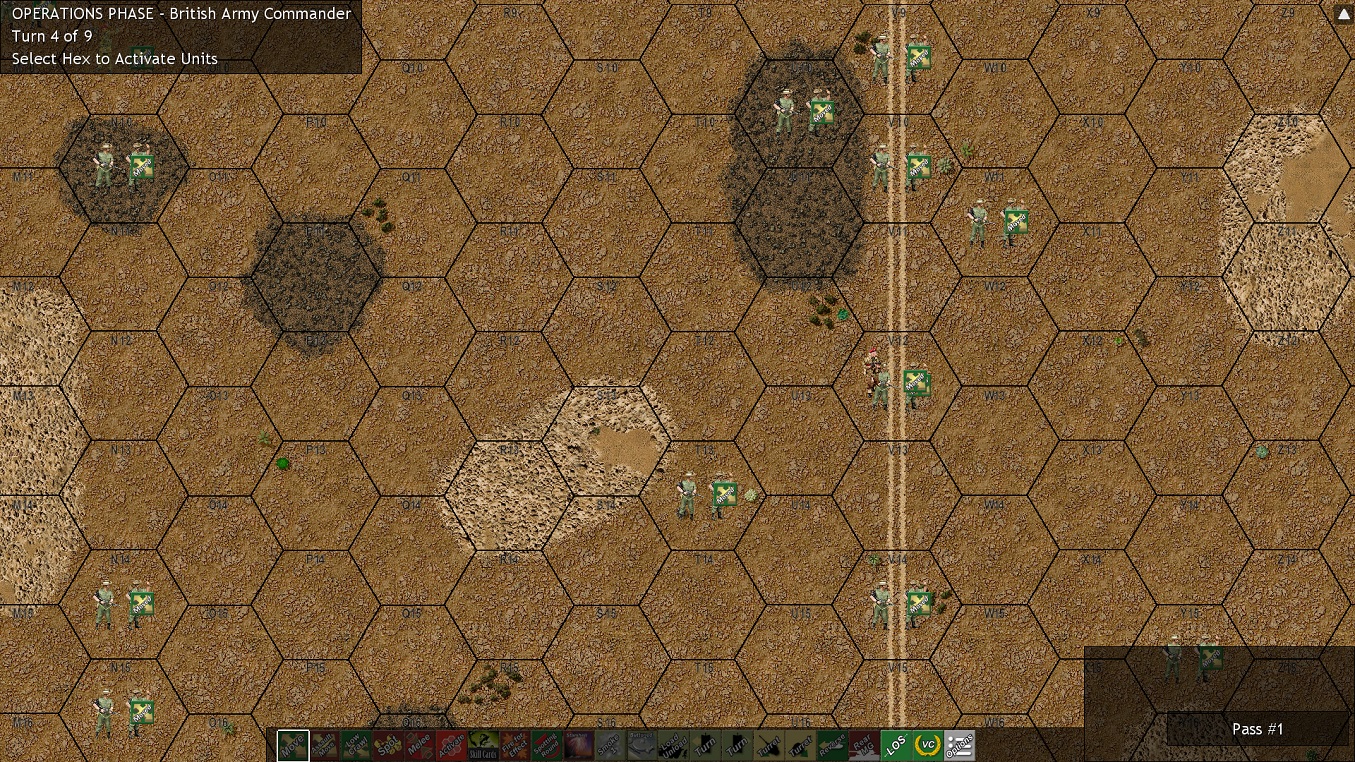Select the Melee attack icon
The width and height of the screenshot is (1355, 762).
click(x=421, y=745)
